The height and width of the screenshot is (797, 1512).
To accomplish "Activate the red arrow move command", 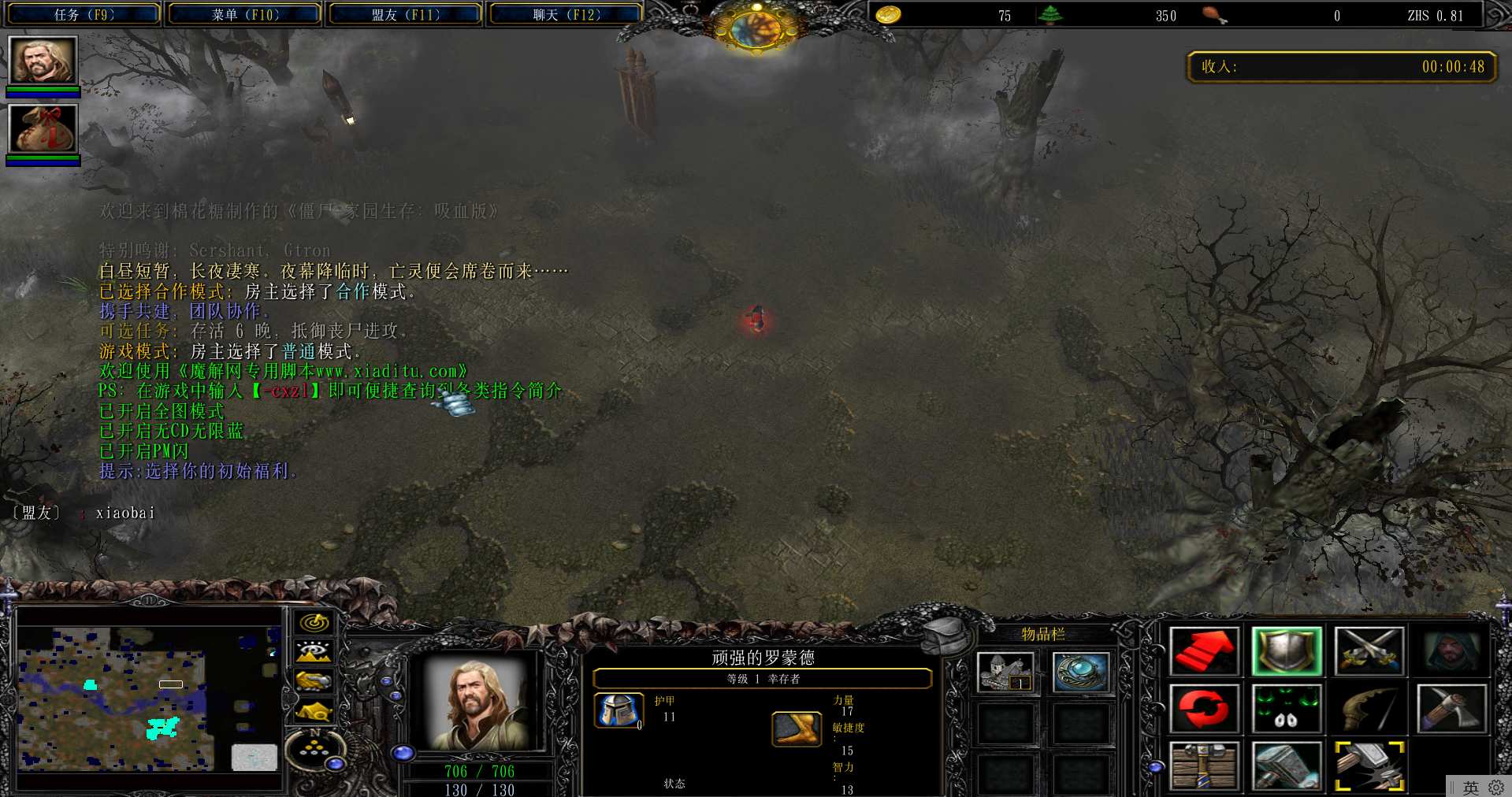I will click(x=1203, y=651).
